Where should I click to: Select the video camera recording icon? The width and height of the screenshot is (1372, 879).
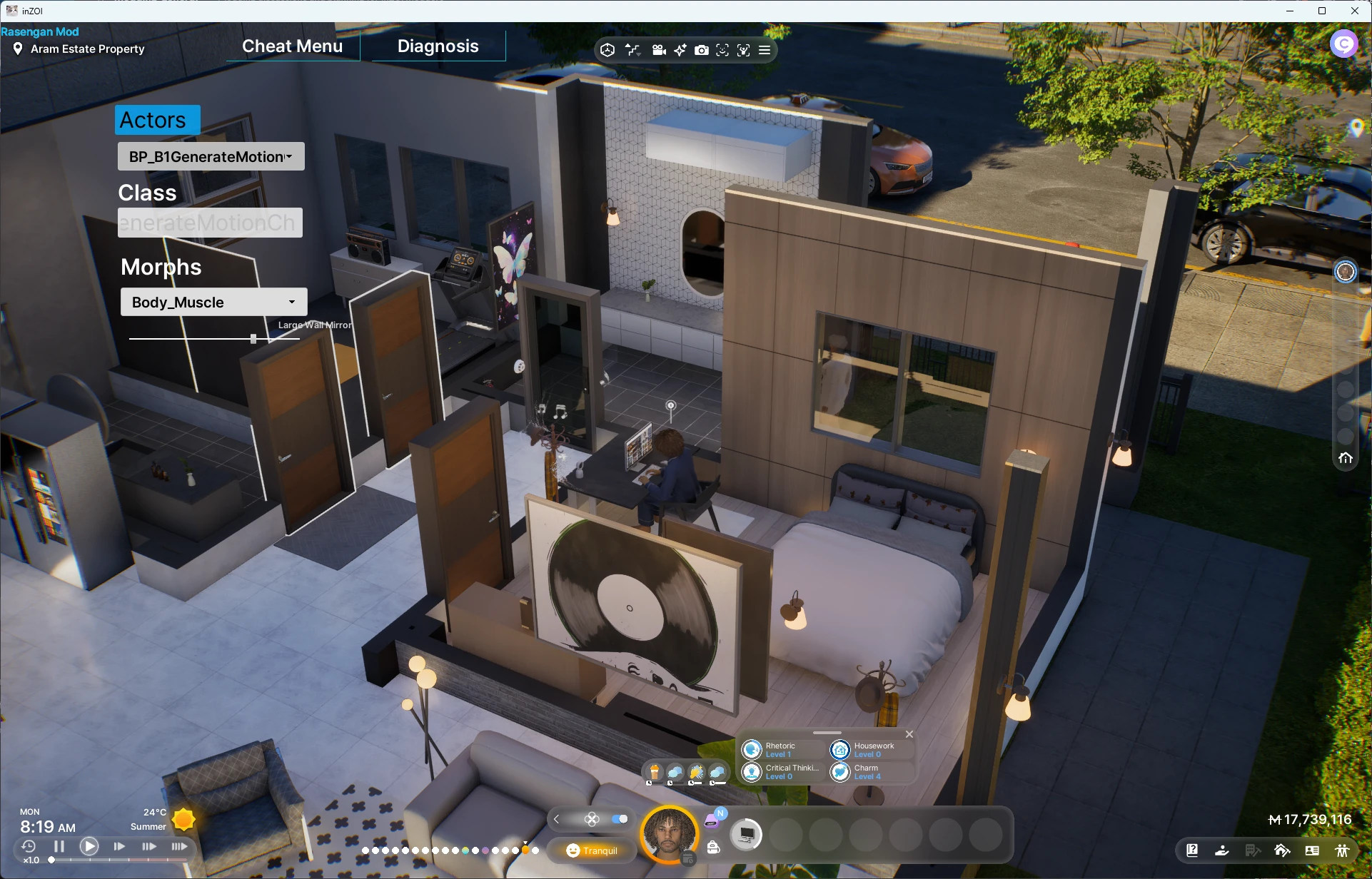659,50
